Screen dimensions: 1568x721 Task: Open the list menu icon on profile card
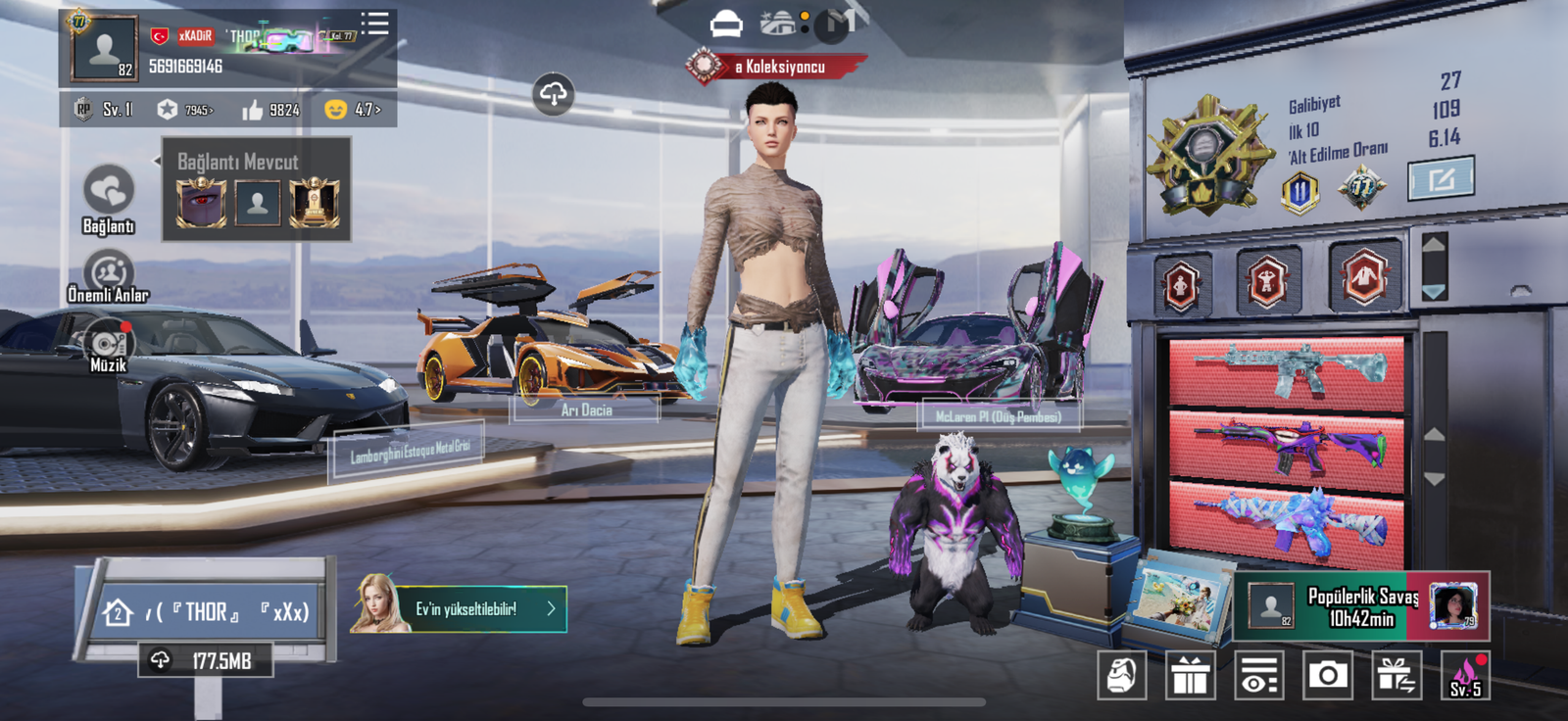pyautogui.click(x=374, y=24)
